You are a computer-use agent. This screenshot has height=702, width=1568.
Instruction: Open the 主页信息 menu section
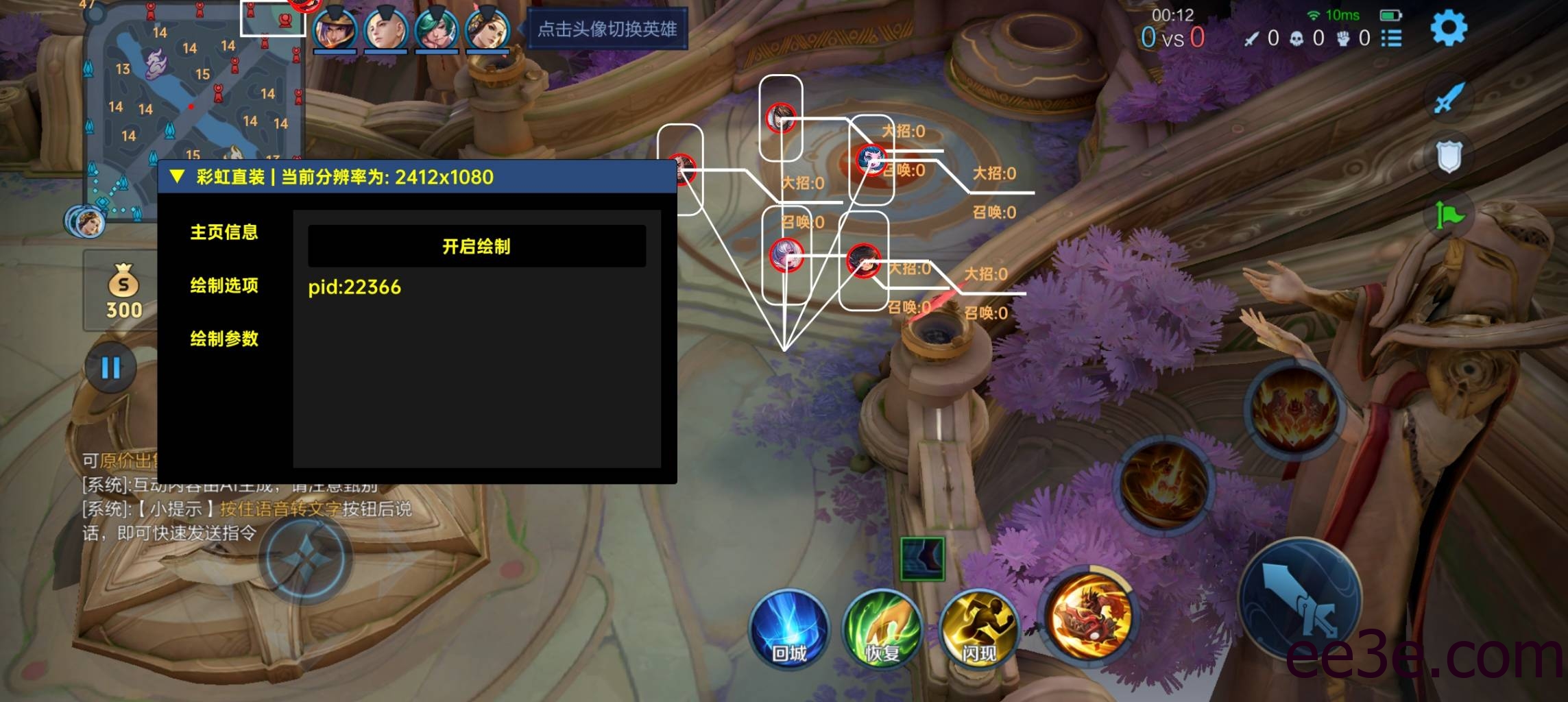pyautogui.click(x=225, y=233)
